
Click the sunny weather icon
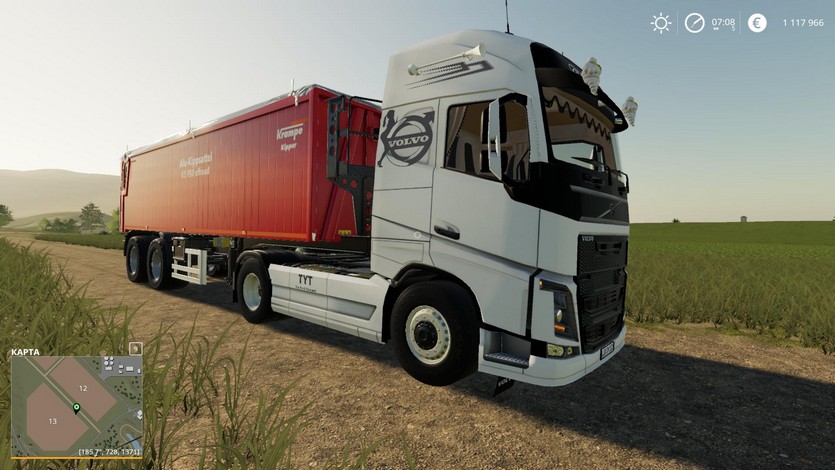pos(661,23)
